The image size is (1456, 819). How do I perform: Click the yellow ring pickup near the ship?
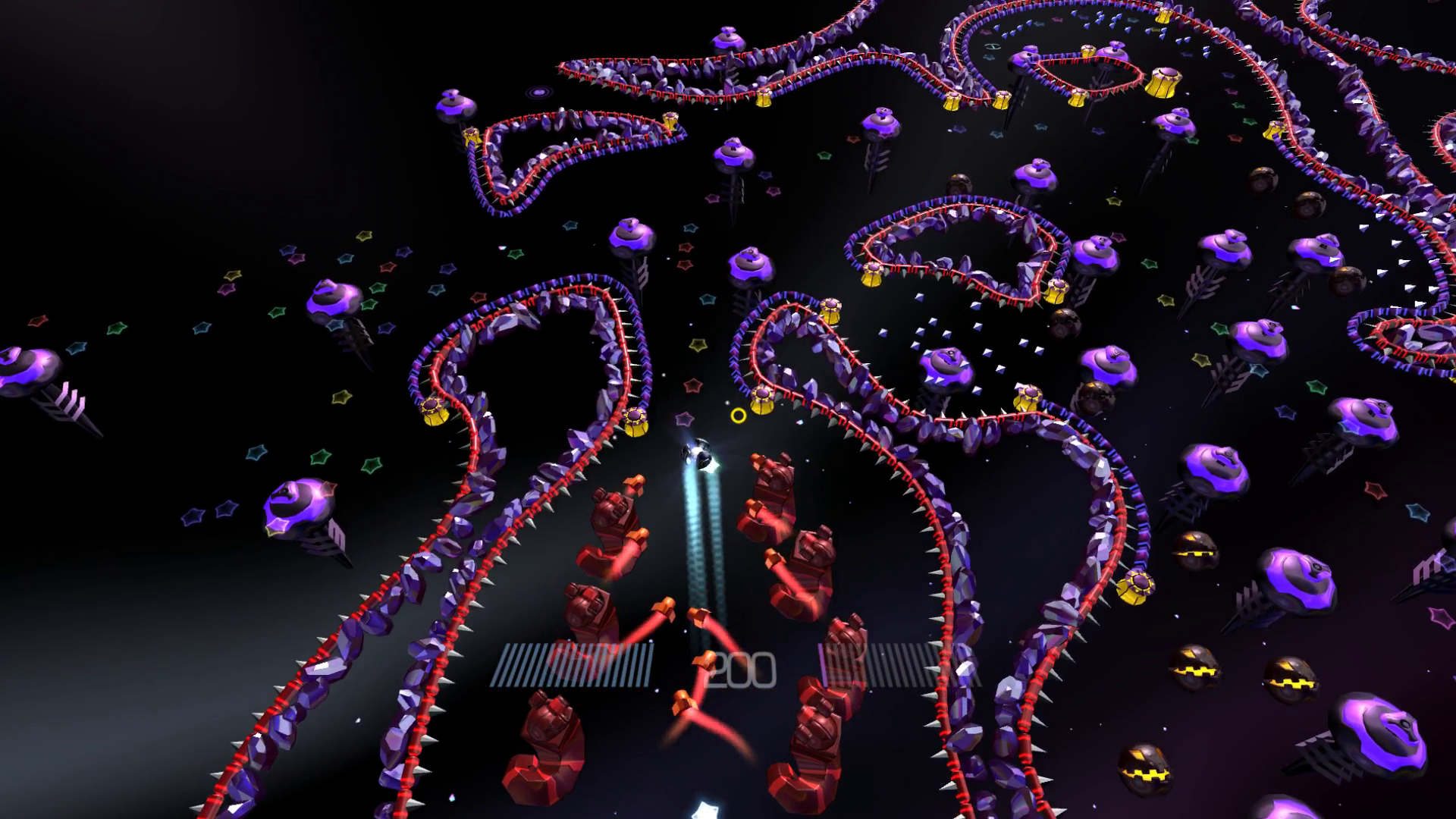739,416
